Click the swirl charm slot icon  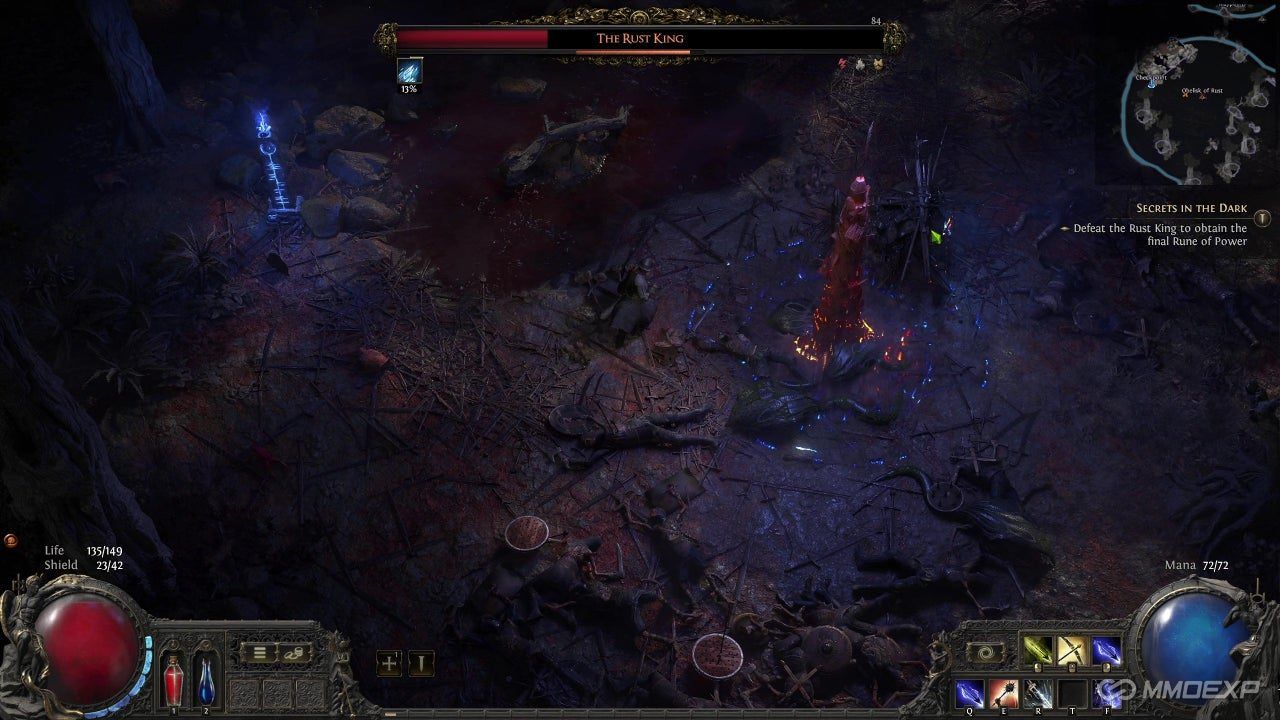tap(985, 650)
